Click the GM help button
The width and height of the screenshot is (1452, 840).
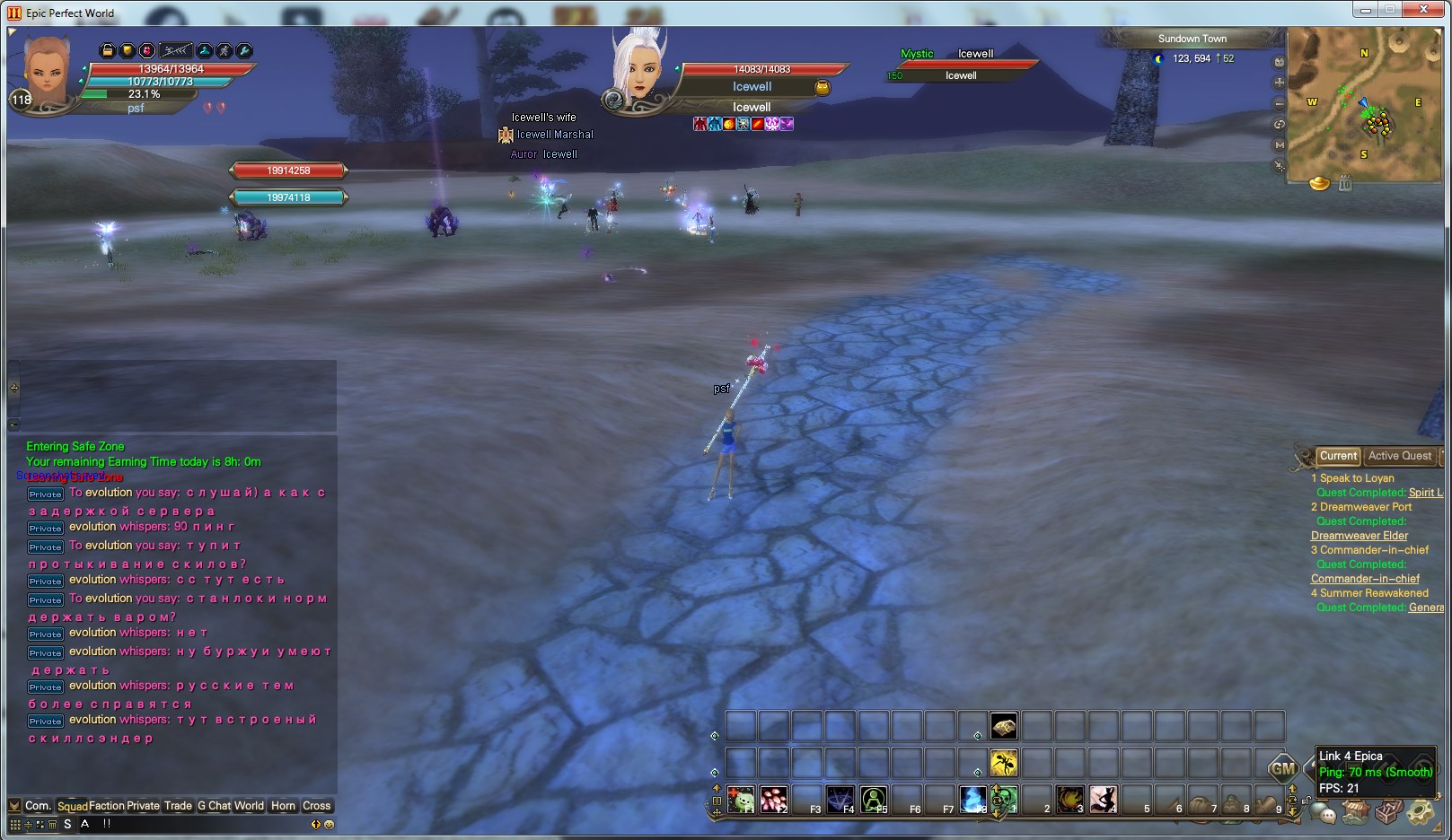[x=1282, y=768]
